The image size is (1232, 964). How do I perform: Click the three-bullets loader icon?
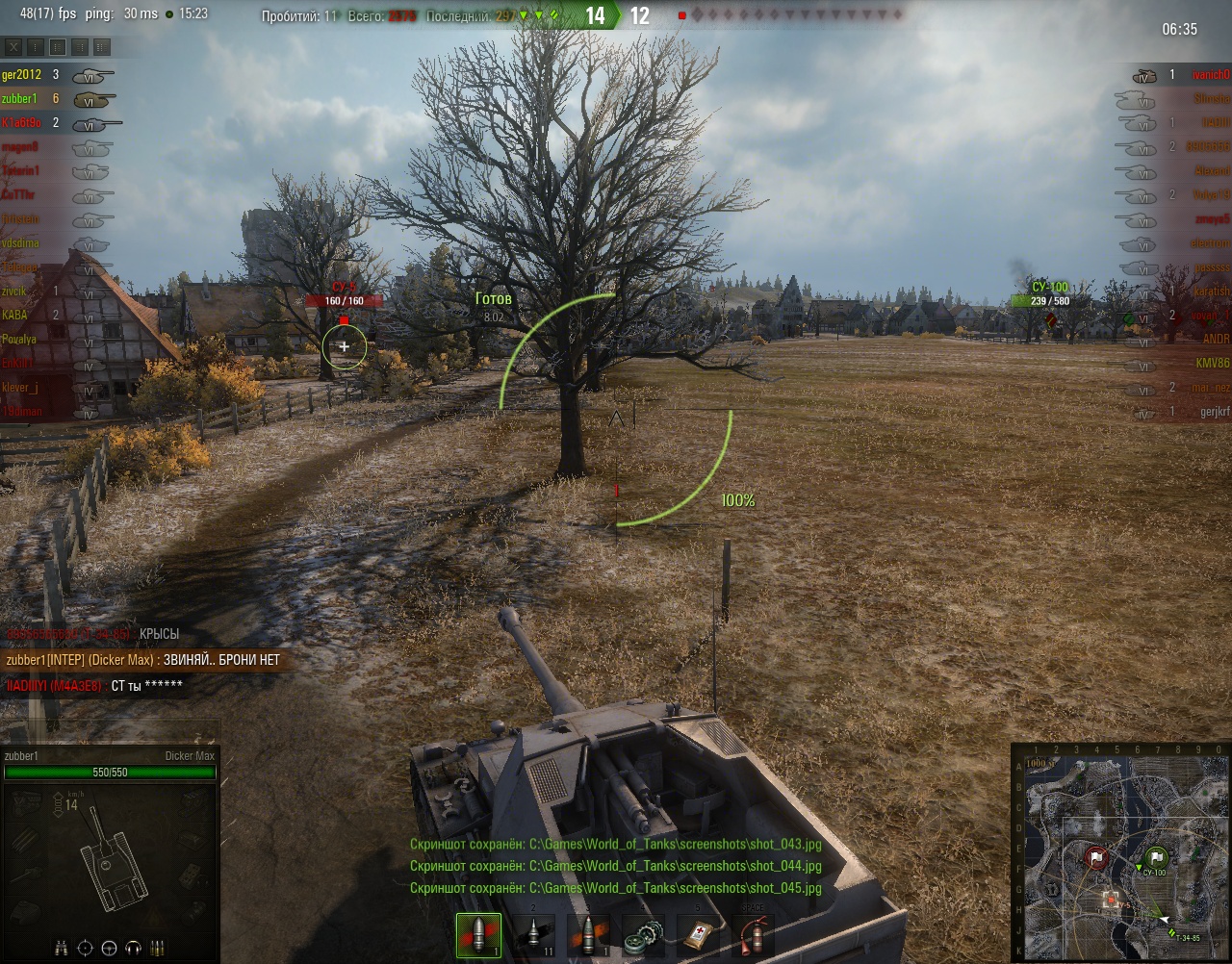[x=158, y=948]
